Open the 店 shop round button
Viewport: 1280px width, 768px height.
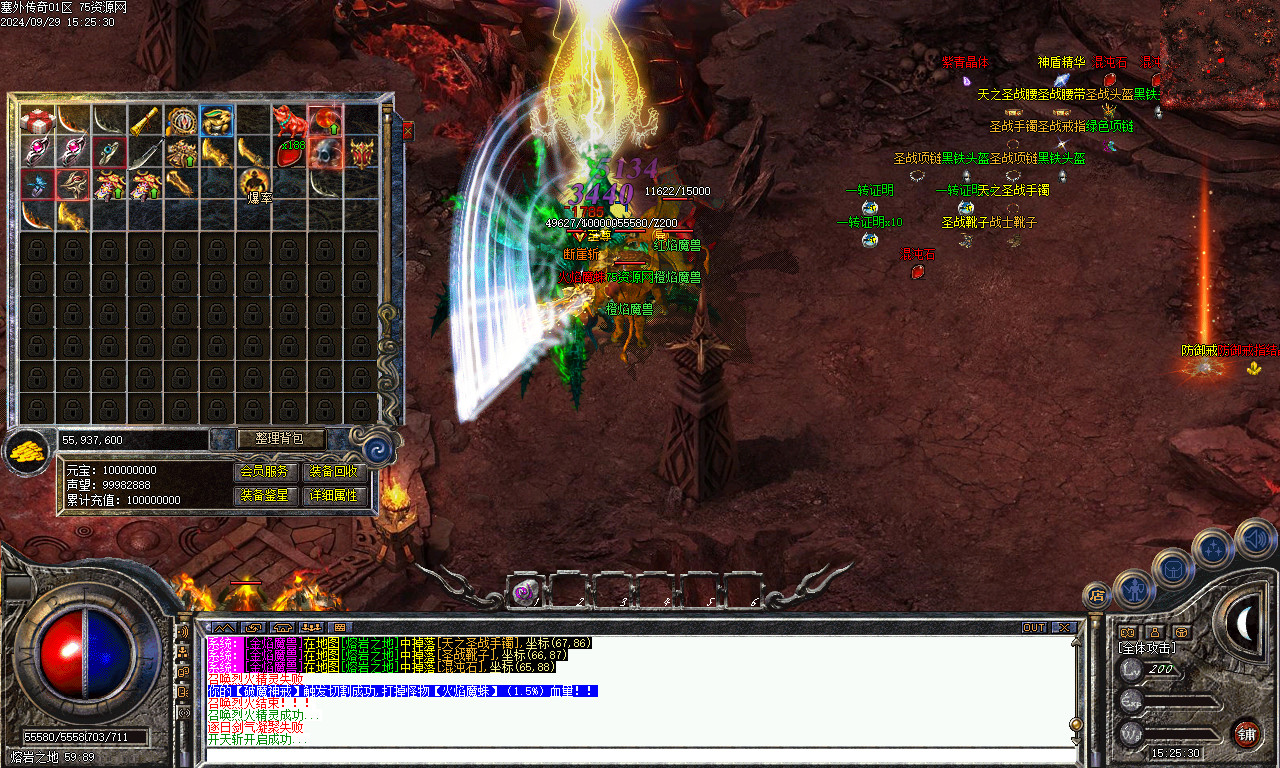pyautogui.click(x=1097, y=596)
